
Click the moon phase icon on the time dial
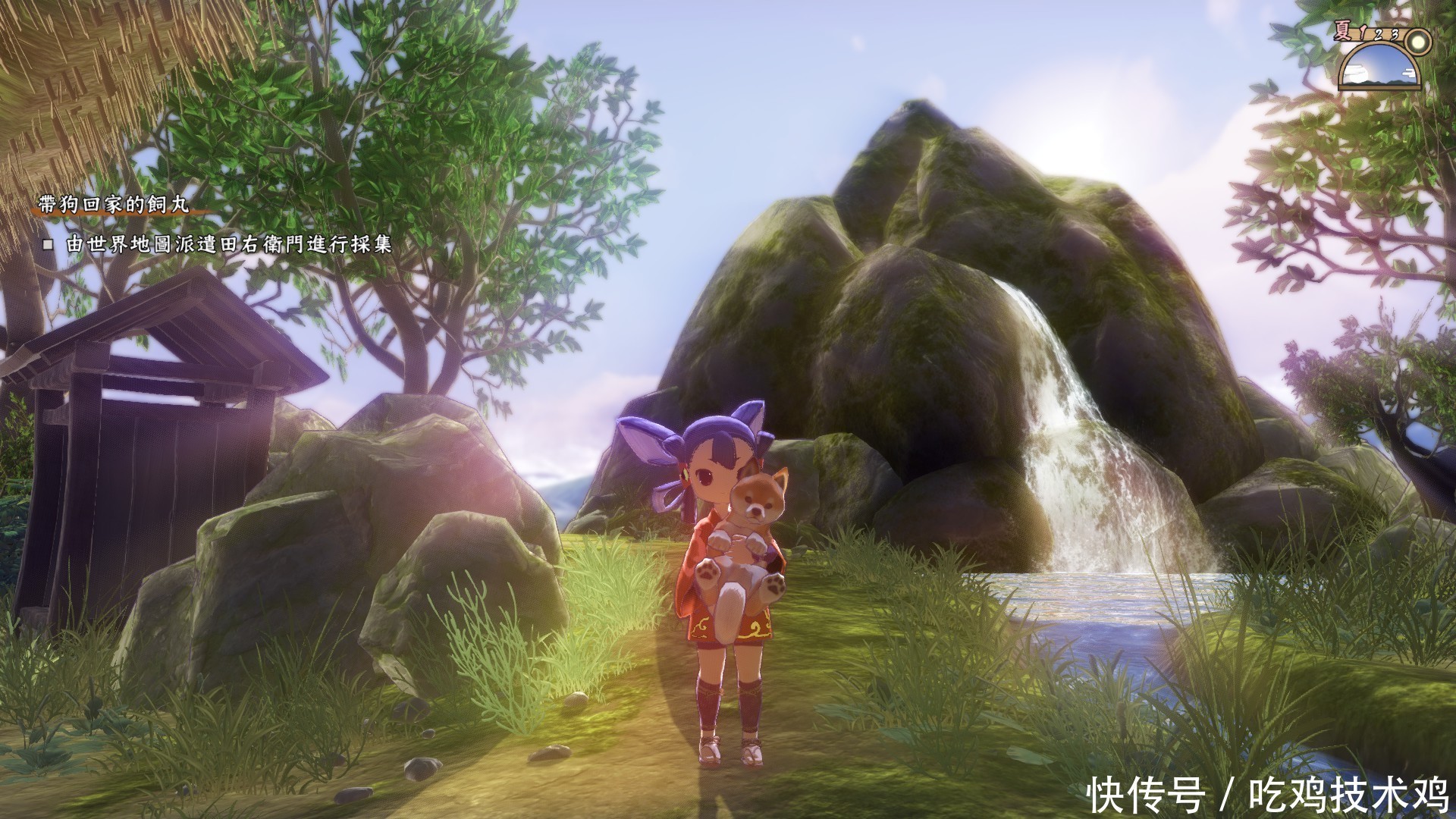(x=1418, y=42)
